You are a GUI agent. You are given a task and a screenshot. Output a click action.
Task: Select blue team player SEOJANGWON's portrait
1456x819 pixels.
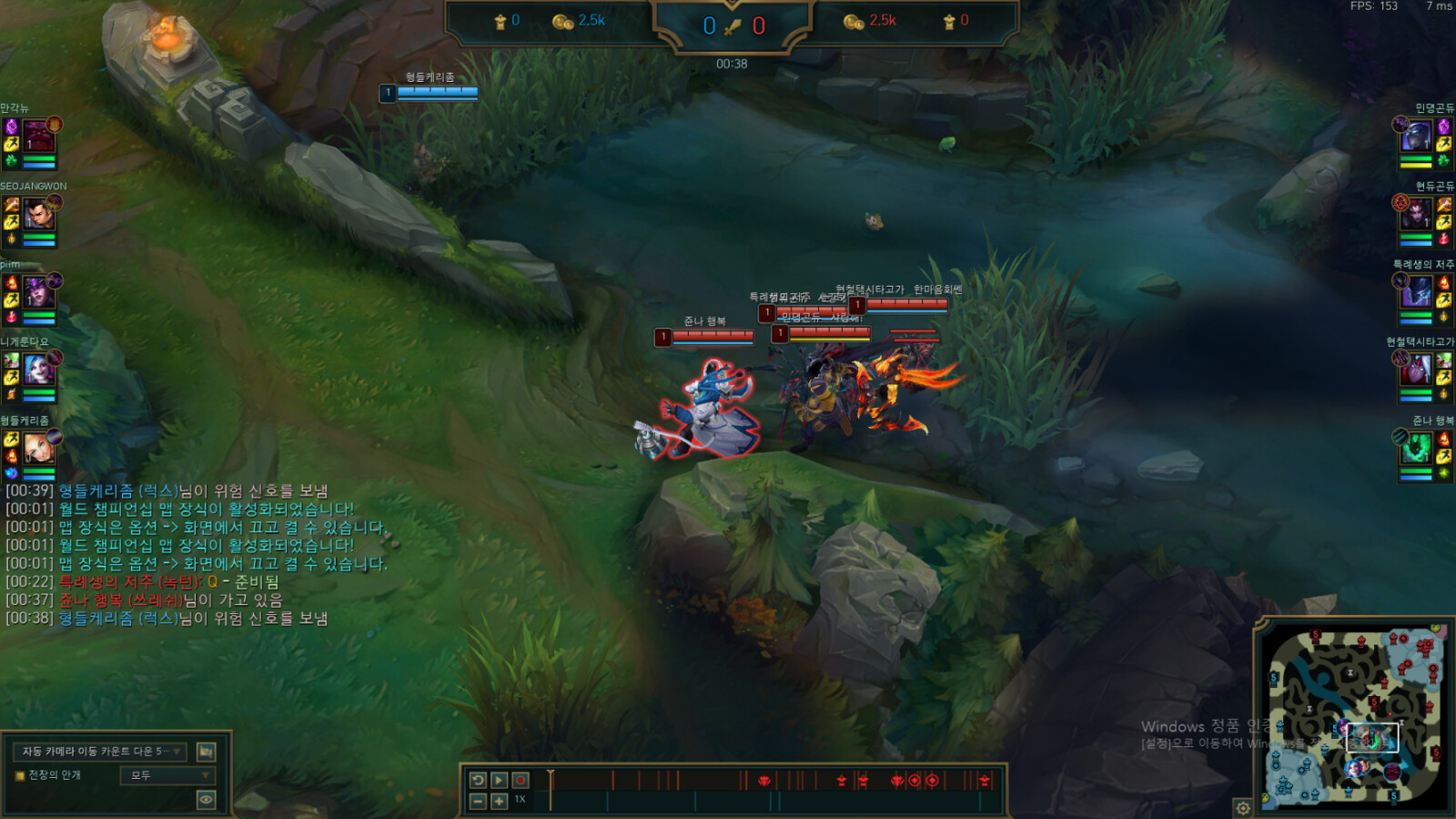click(x=39, y=216)
